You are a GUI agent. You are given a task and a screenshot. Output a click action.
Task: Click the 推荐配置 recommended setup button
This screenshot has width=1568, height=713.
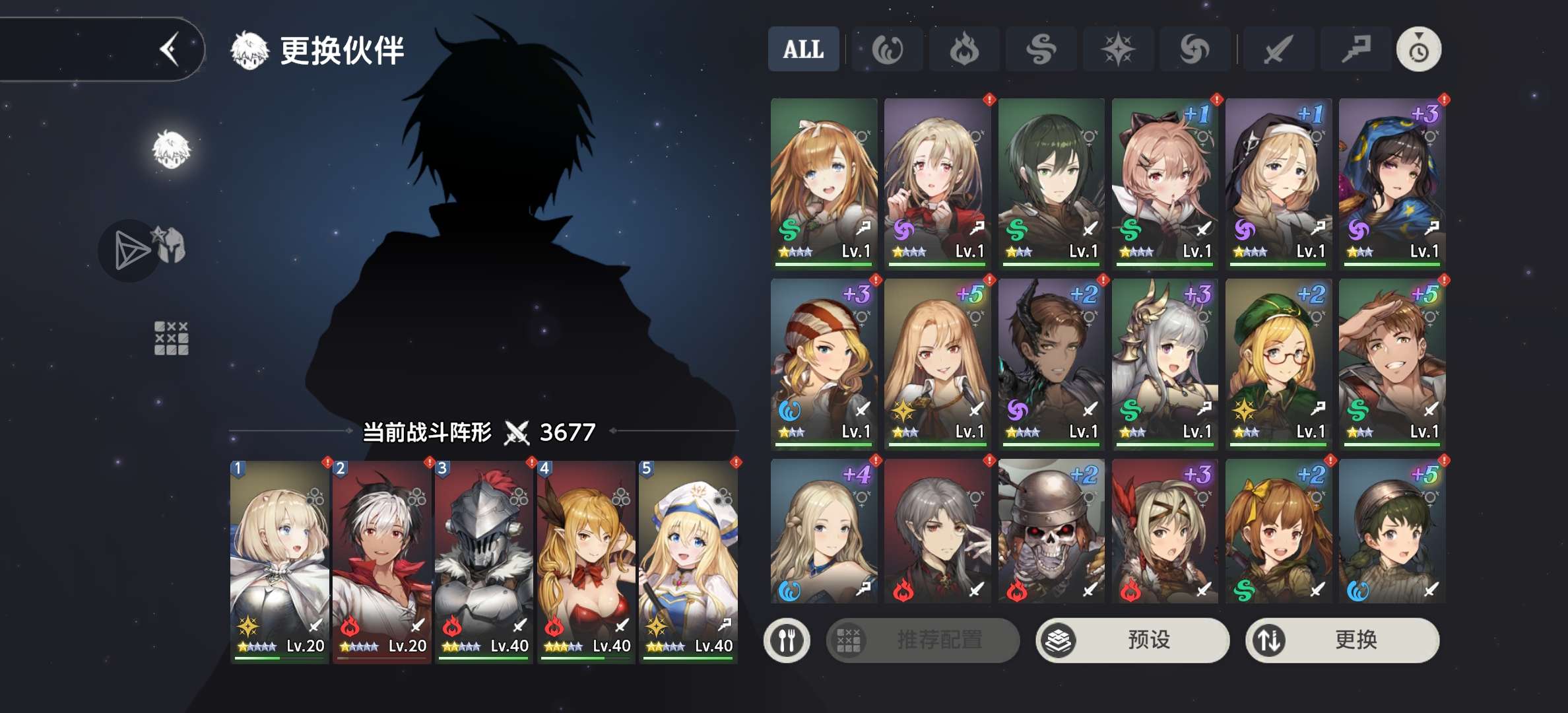click(923, 640)
